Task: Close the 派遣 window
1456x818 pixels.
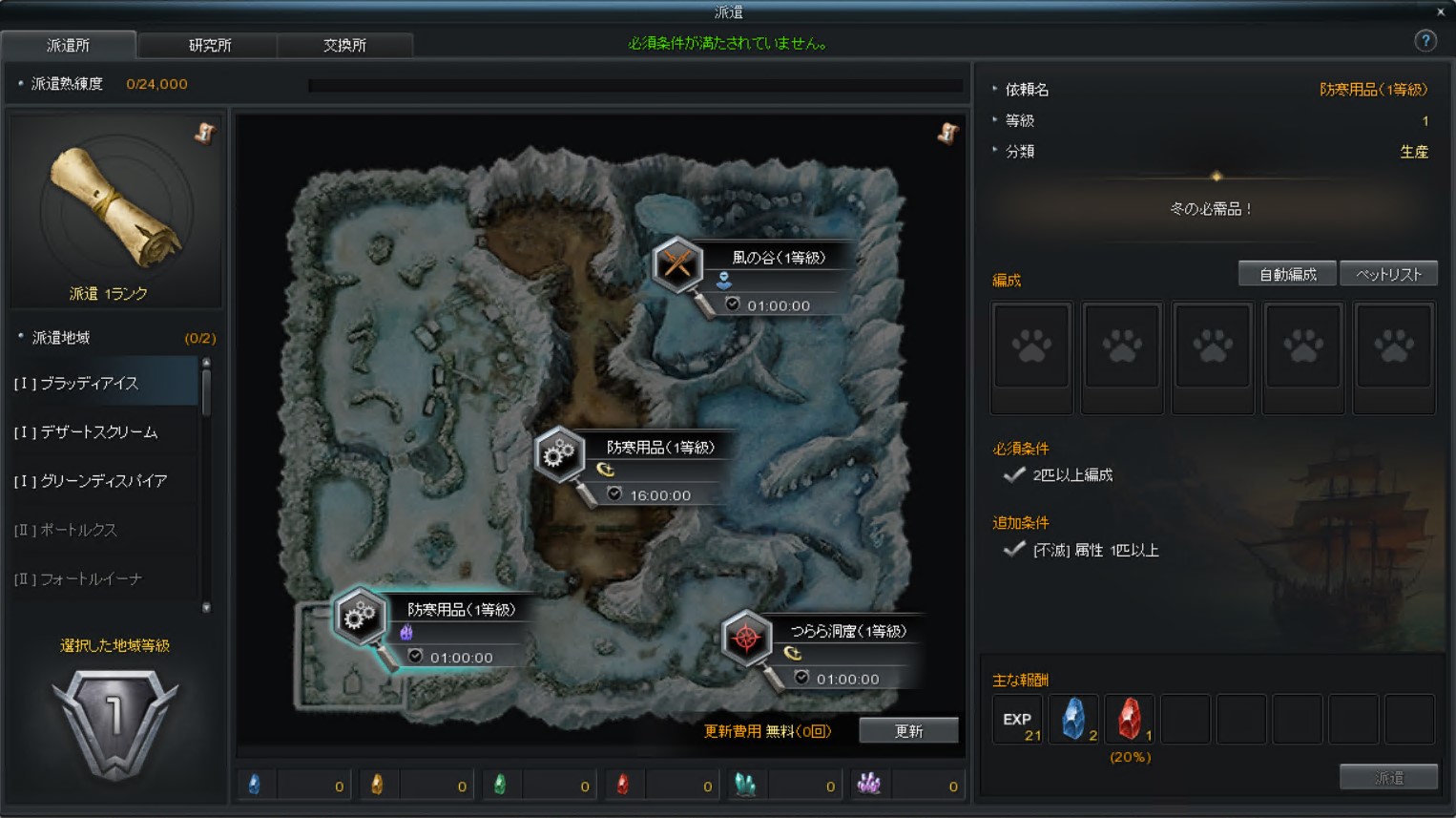Action: [x=1440, y=11]
